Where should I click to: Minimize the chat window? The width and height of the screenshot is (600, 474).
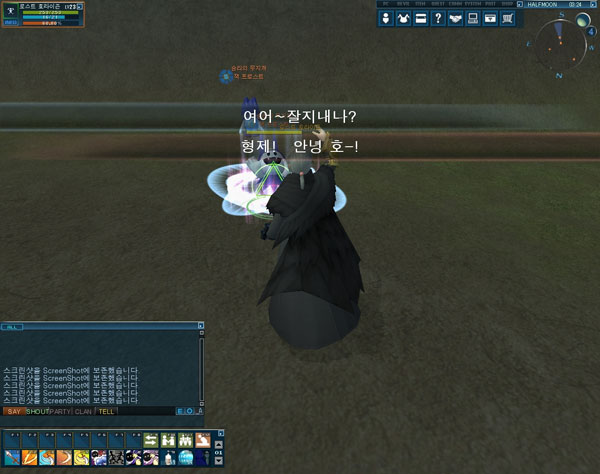point(200,326)
